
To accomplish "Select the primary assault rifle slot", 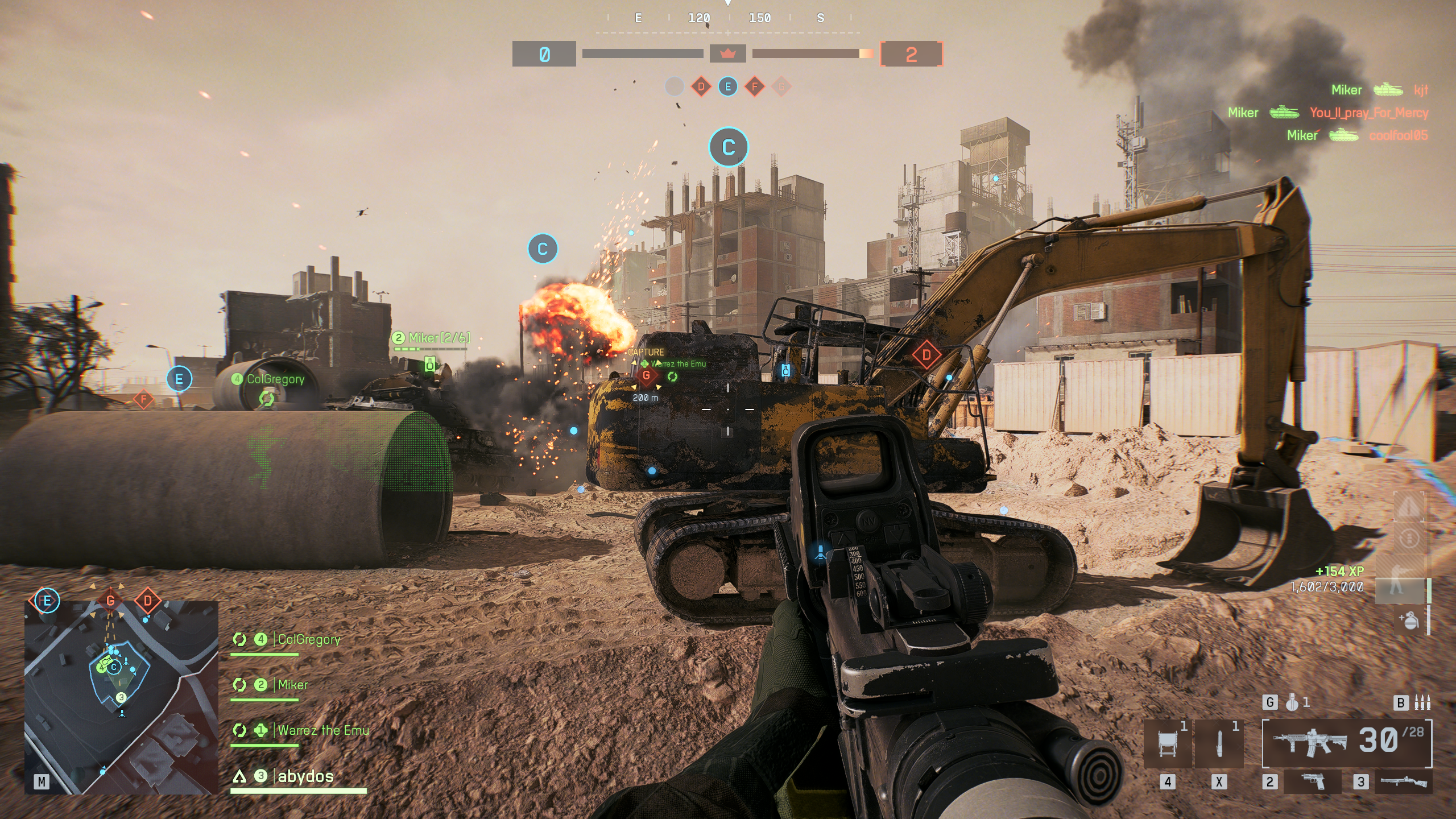I will (1347, 742).
